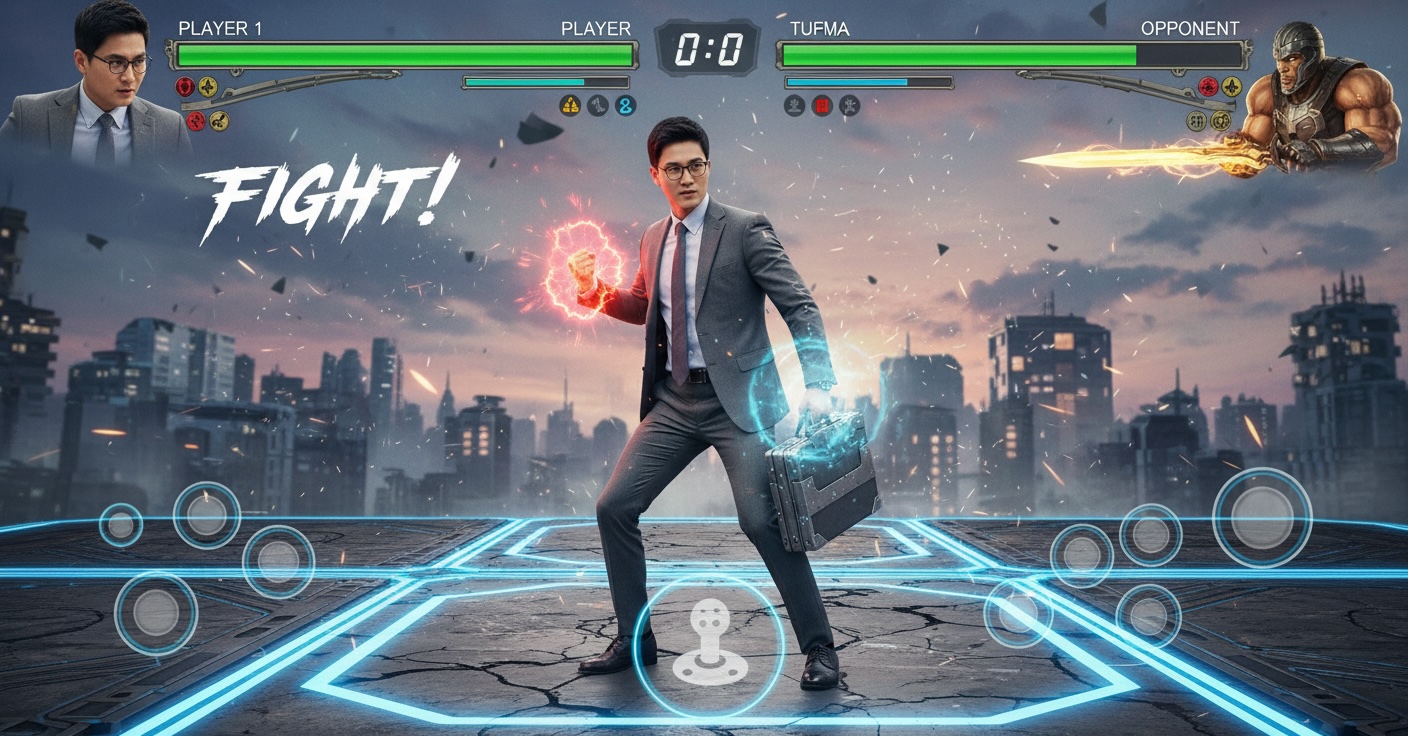Activate the blue figure-eight skill icon
Screen dimensions: 1408x736
coord(626,105)
